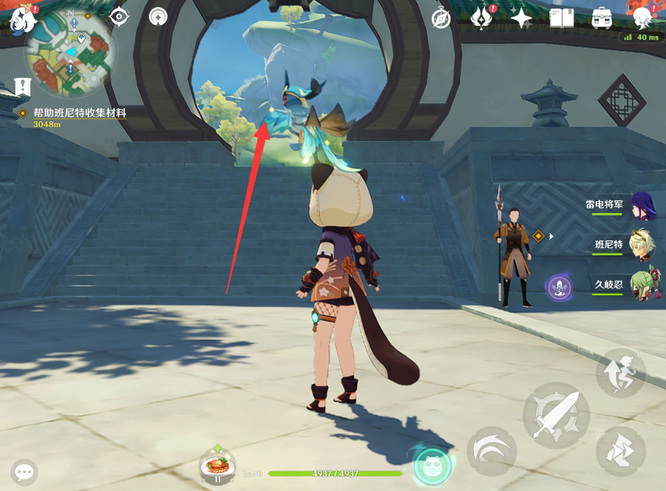
Task: Use the food dish quick-item slot
Action: (x=217, y=464)
